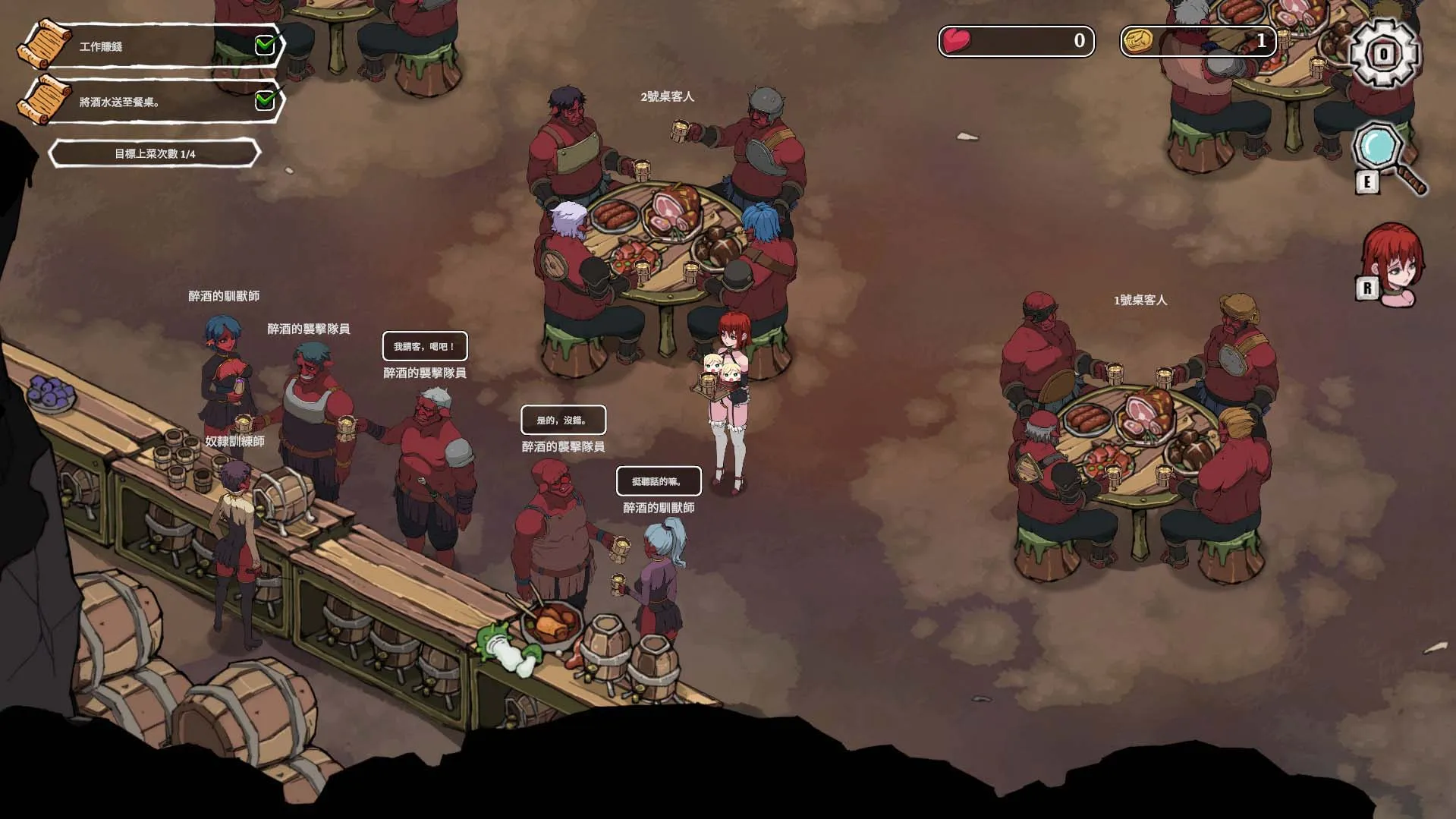Open the gear settings menu
1456x819 pixels.
[1383, 53]
